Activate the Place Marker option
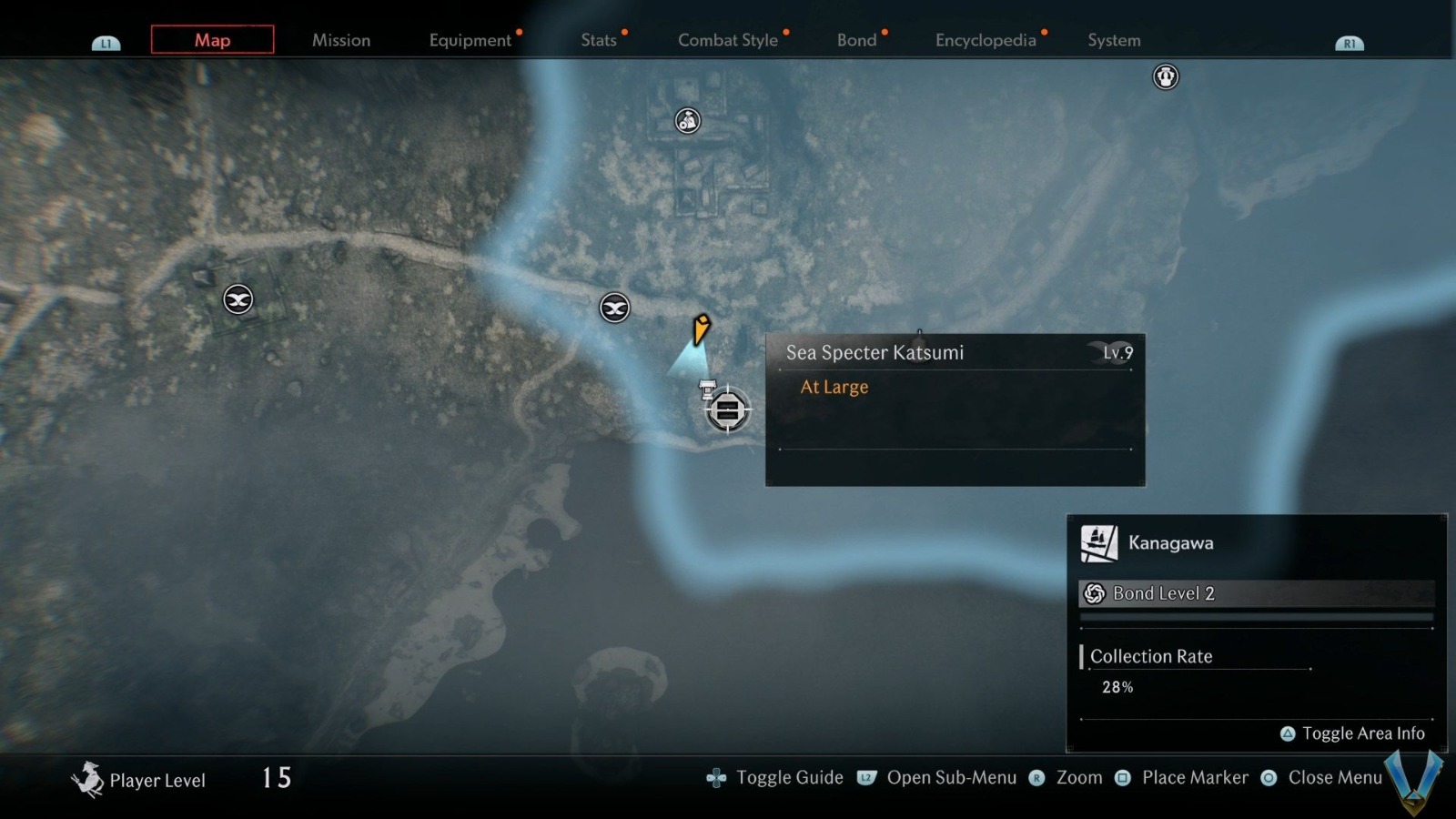This screenshot has width=1456, height=819. pos(1183,778)
